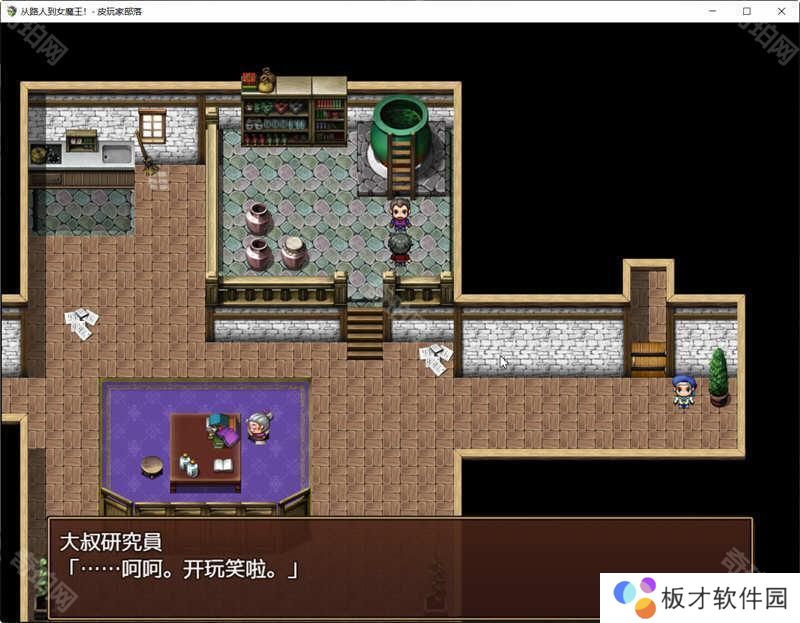The image size is (800, 623).
Task: Close the game window
Action: point(781,10)
